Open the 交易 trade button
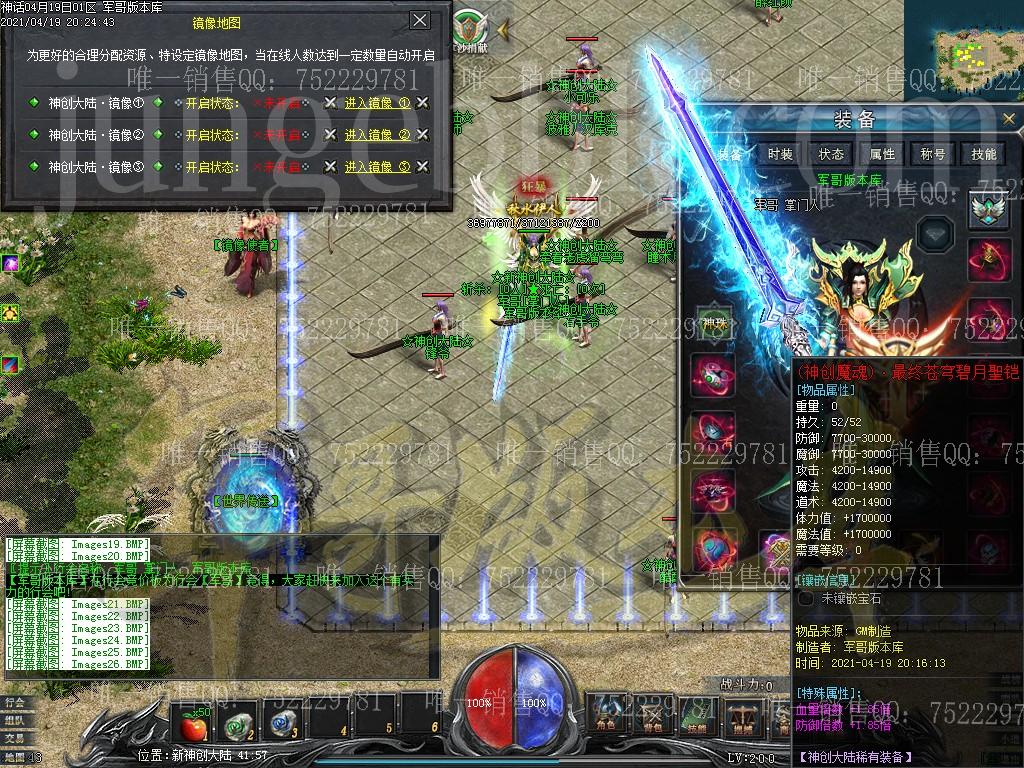The height and width of the screenshot is (768, 1024). point(15,738)
